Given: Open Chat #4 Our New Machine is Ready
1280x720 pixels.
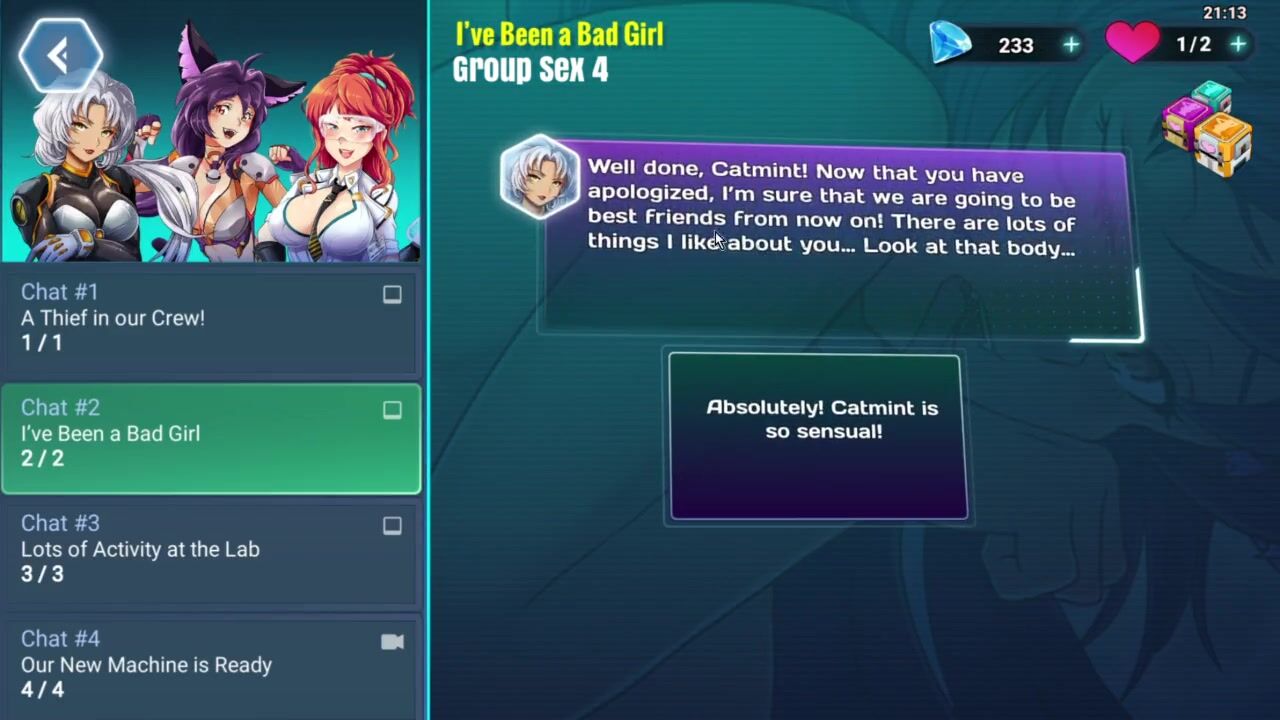Looking at the screenshot, I should coord(211,664).
